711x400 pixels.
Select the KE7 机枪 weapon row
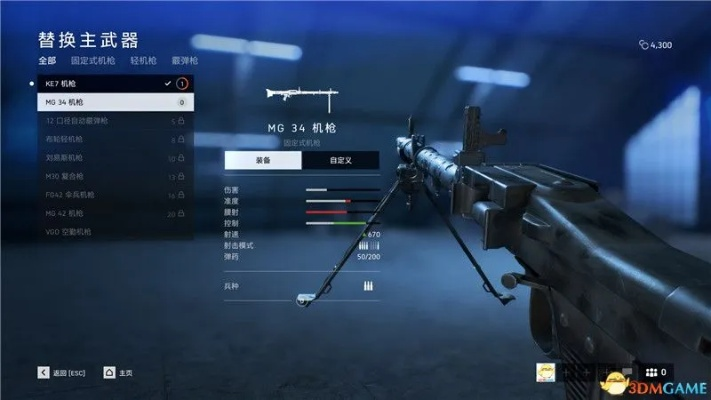tap(110, 84)
